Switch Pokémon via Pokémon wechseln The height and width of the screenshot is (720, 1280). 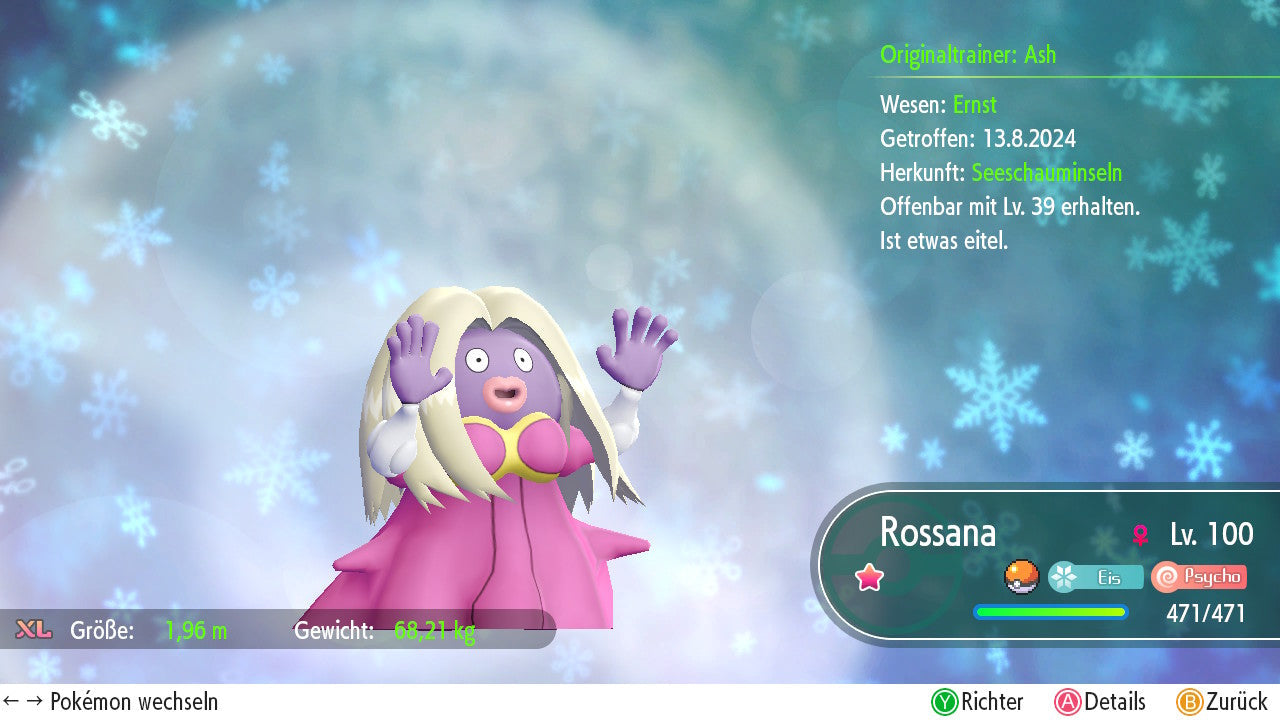[111, 702]
